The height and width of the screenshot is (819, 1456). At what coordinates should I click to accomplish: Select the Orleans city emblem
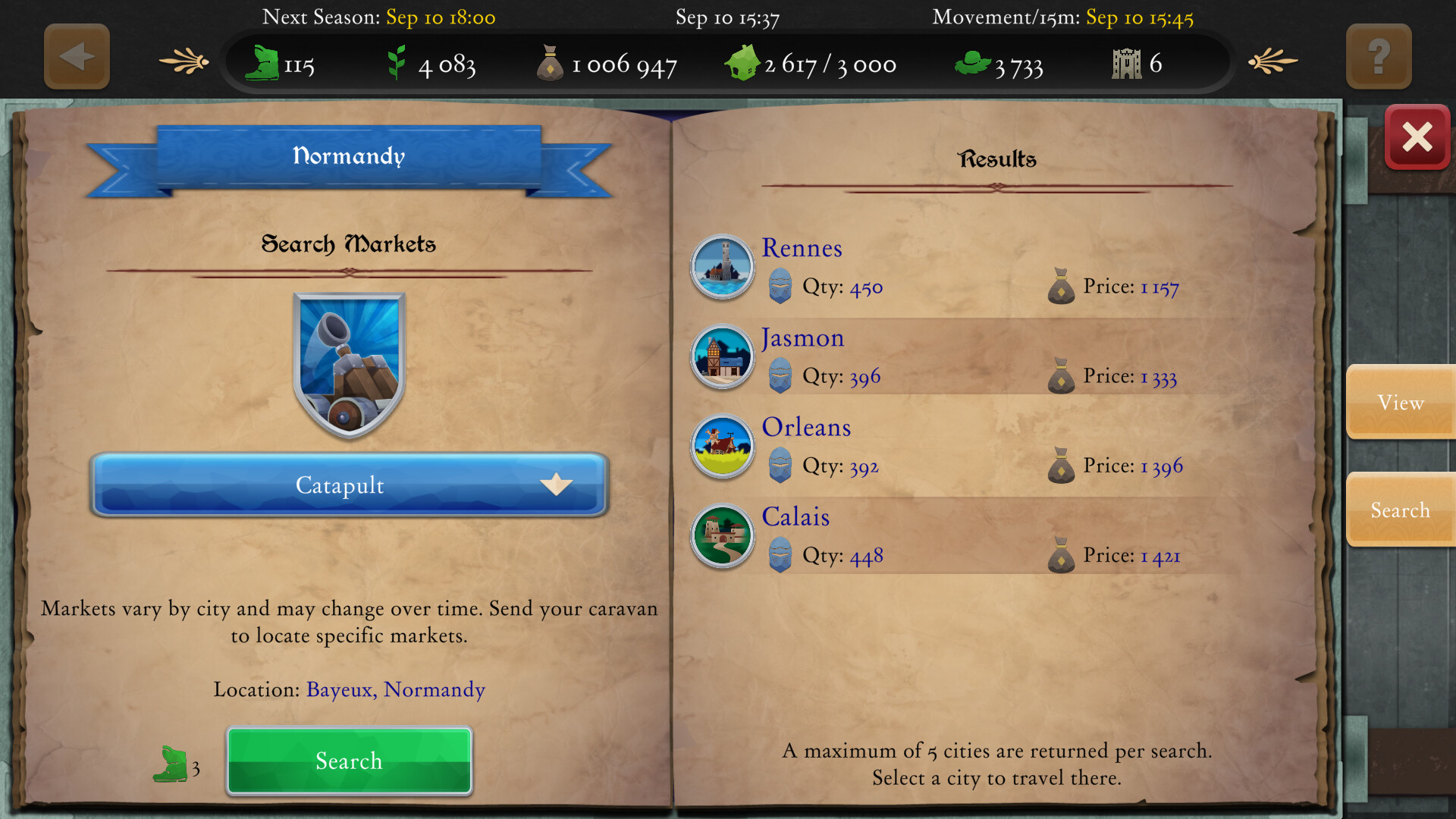coord(721,447)
